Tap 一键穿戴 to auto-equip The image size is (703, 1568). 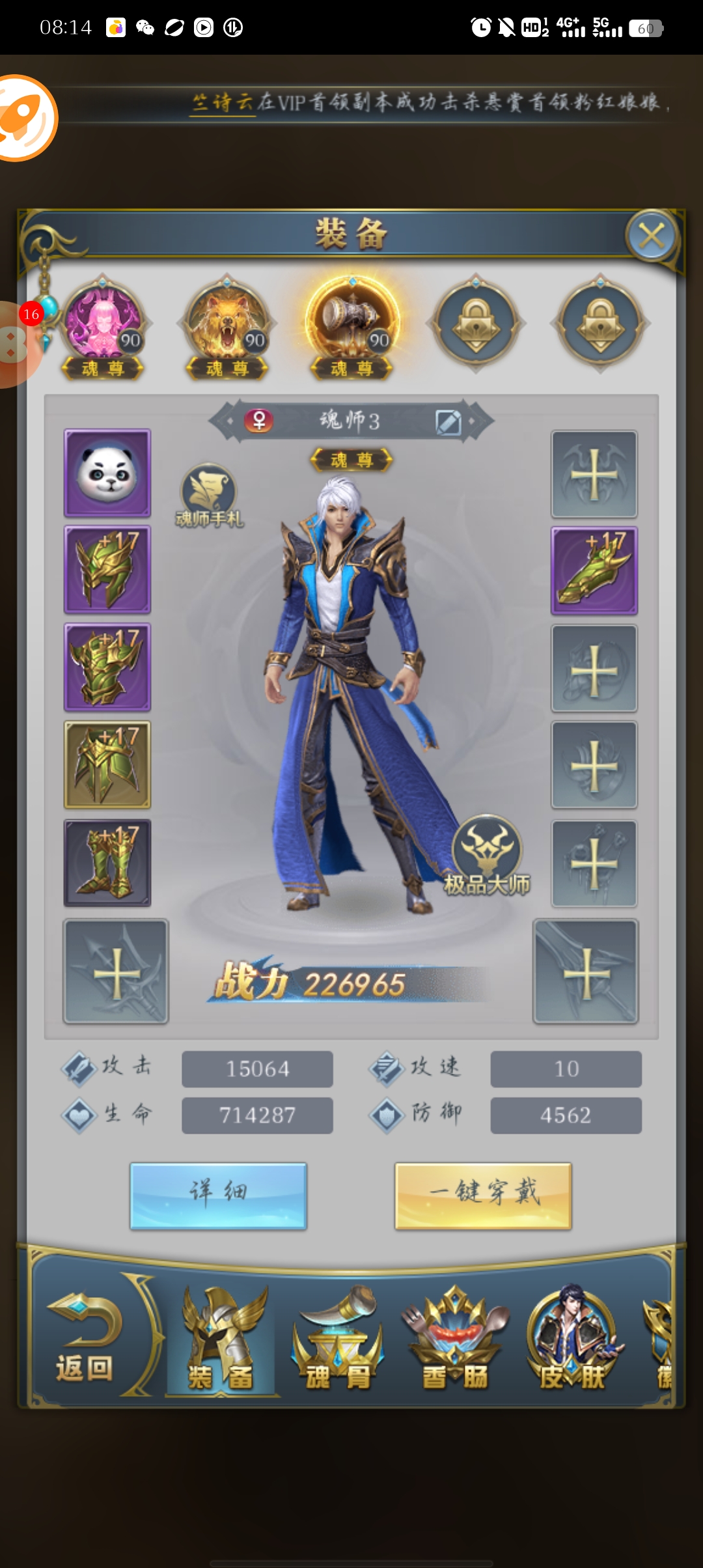[483, 1196]
